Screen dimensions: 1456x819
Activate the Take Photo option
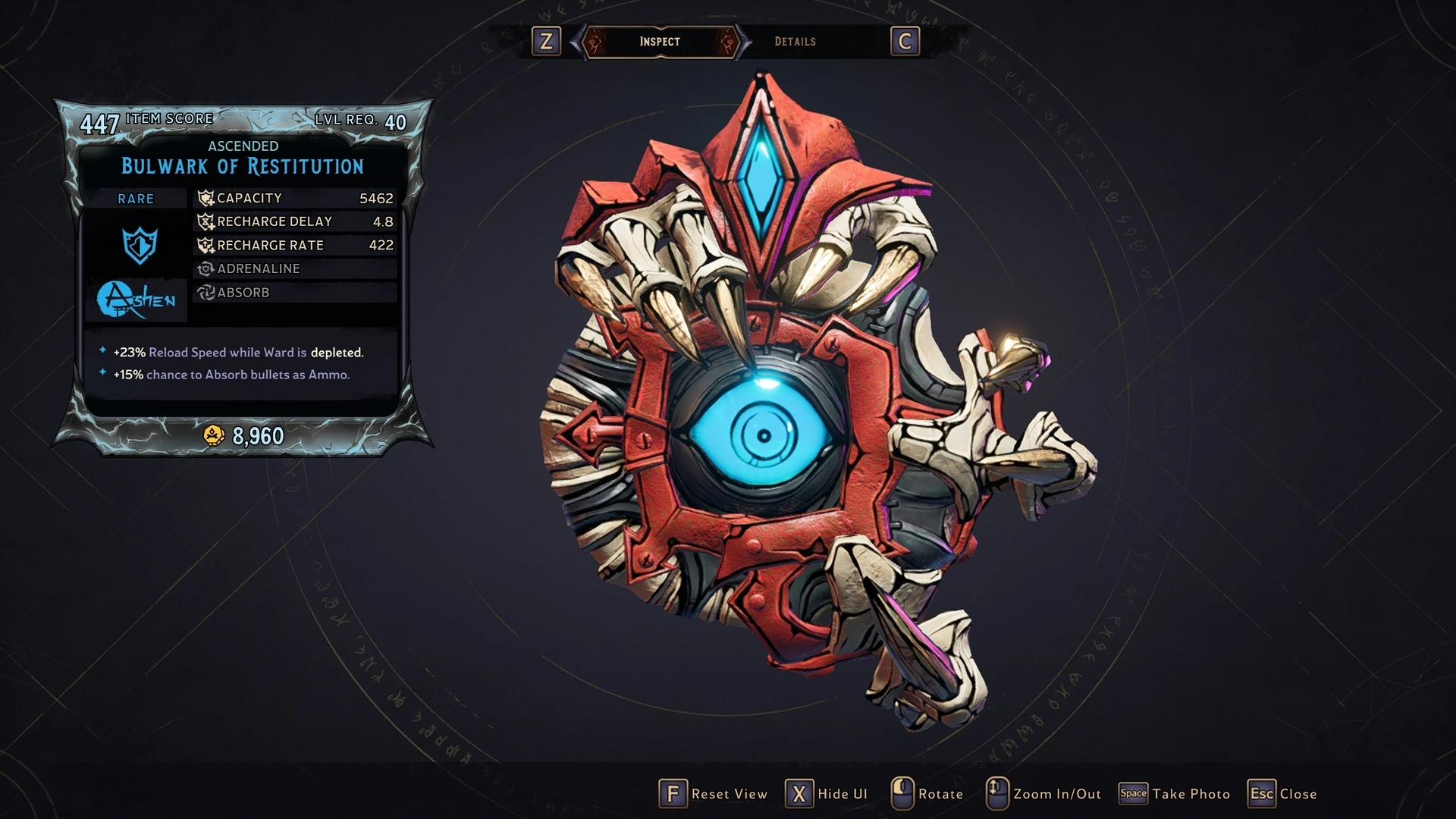[1175, 794]
